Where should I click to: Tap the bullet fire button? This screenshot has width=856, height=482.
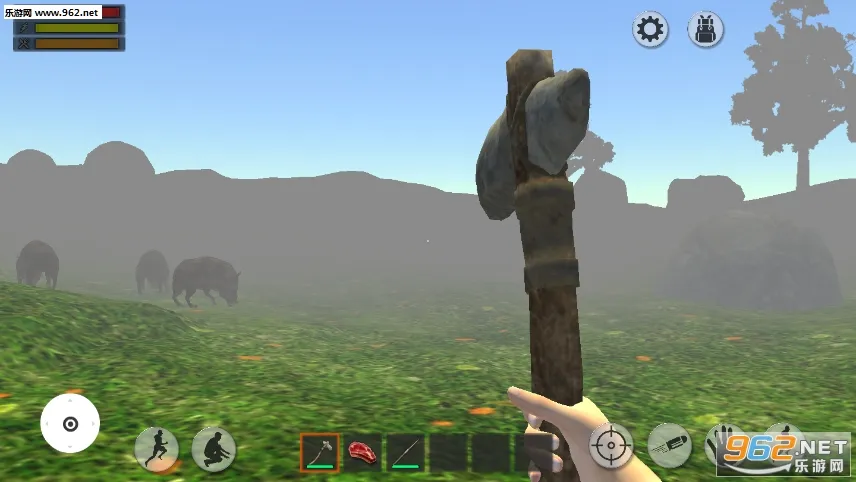coord(669,445)
